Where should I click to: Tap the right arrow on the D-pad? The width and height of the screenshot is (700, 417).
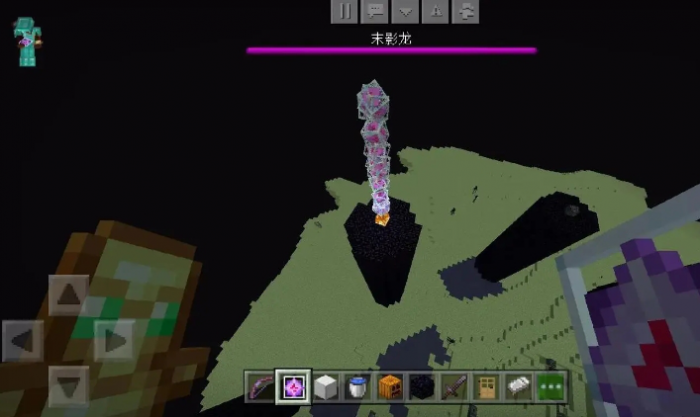pos(114,341)
